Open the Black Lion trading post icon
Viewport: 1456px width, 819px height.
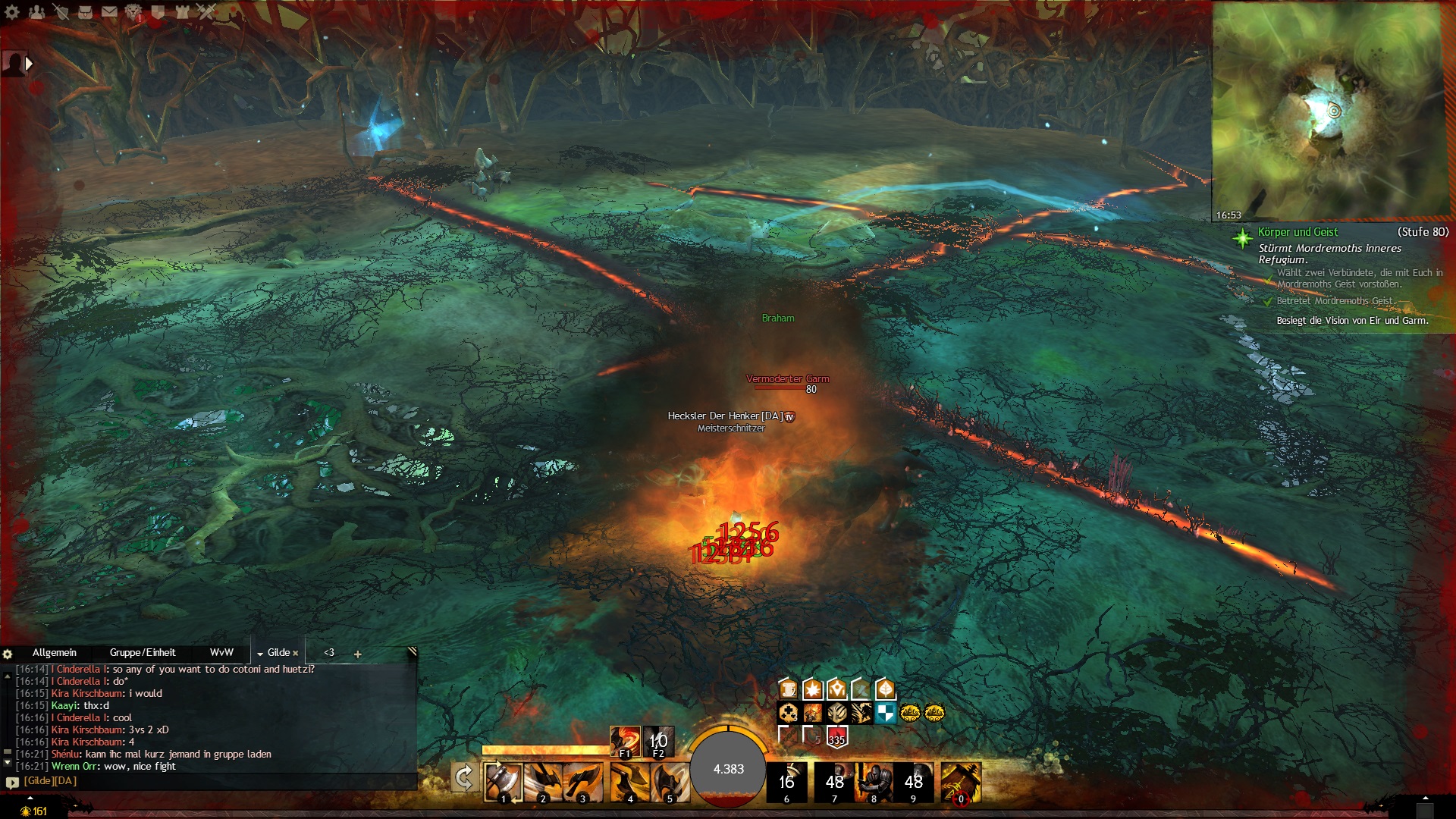(x=133, y=11)
